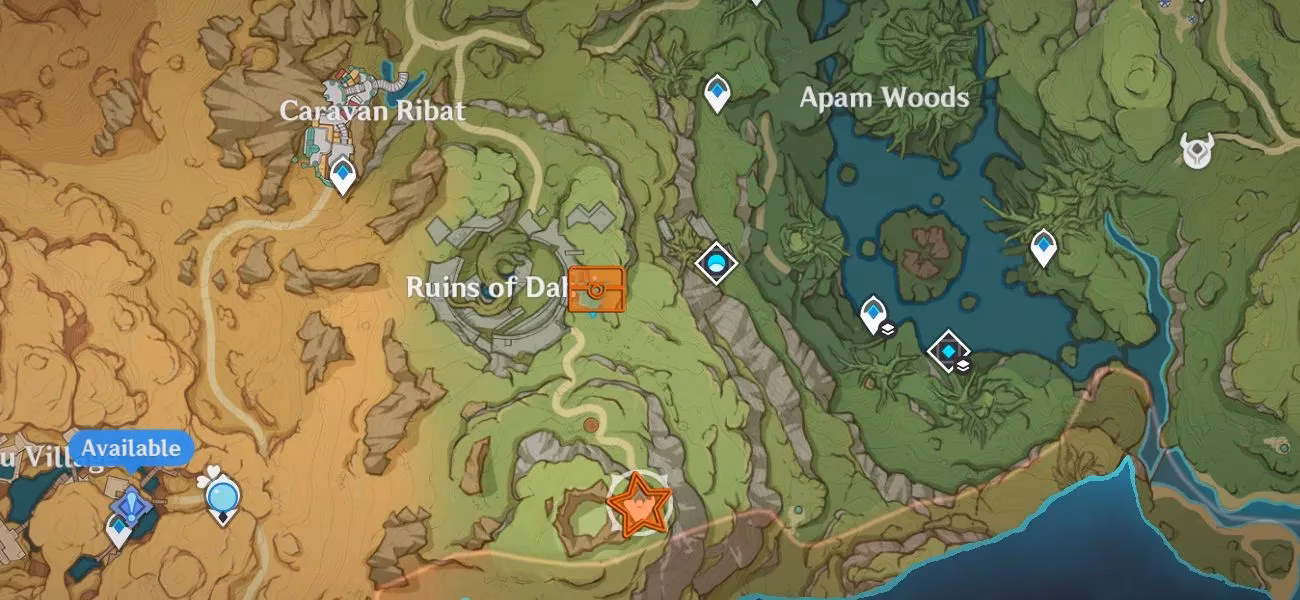1300x600 pixels.
Task: Click the horned boss marker icon
Action: coord(1196,151)
